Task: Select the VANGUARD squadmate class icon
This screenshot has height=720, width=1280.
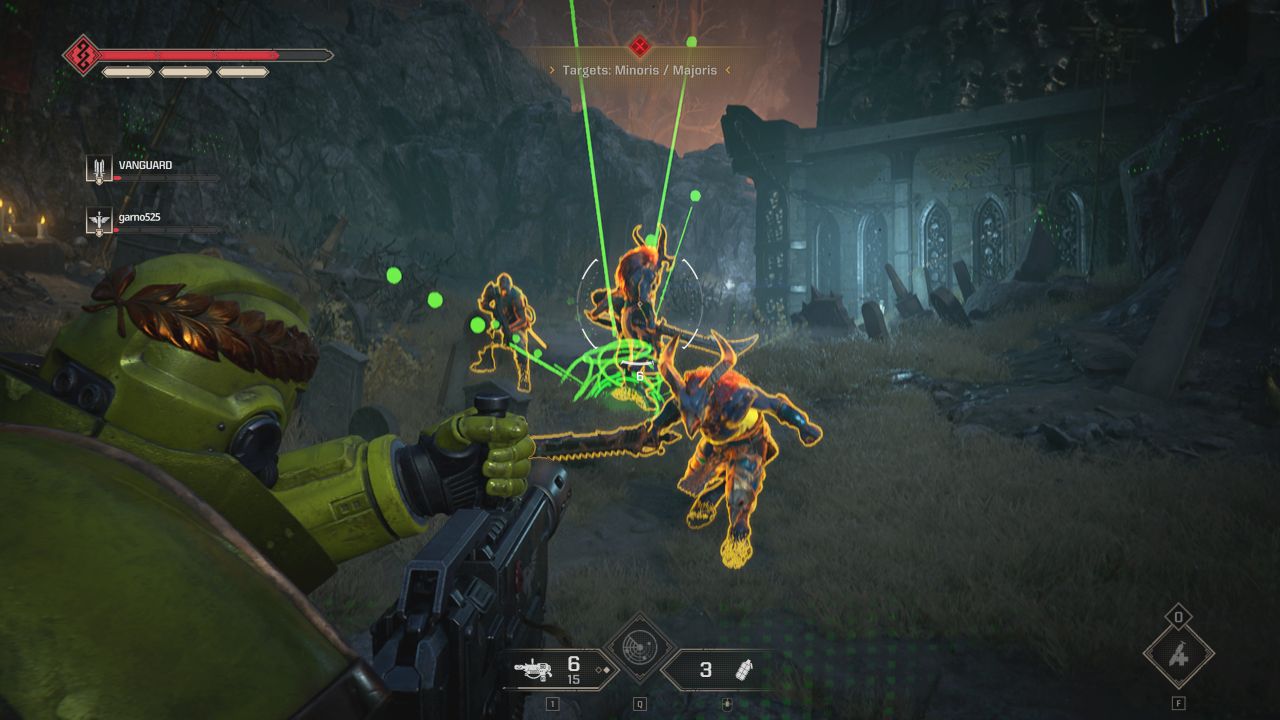Action: pyautogui.click(x=99, y=169)
